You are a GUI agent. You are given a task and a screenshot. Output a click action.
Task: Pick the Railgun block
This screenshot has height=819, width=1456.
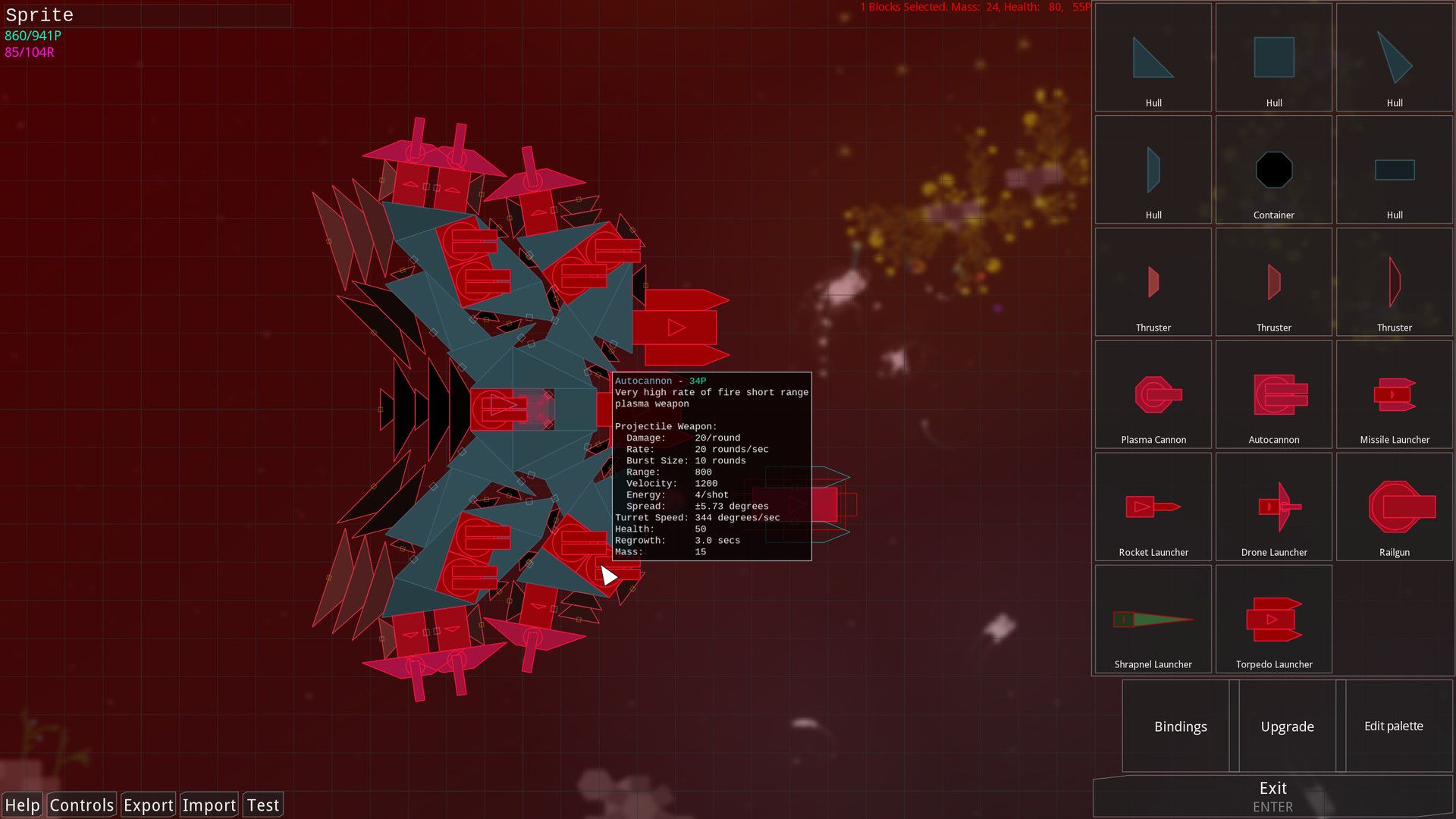tap(1394, 507)
